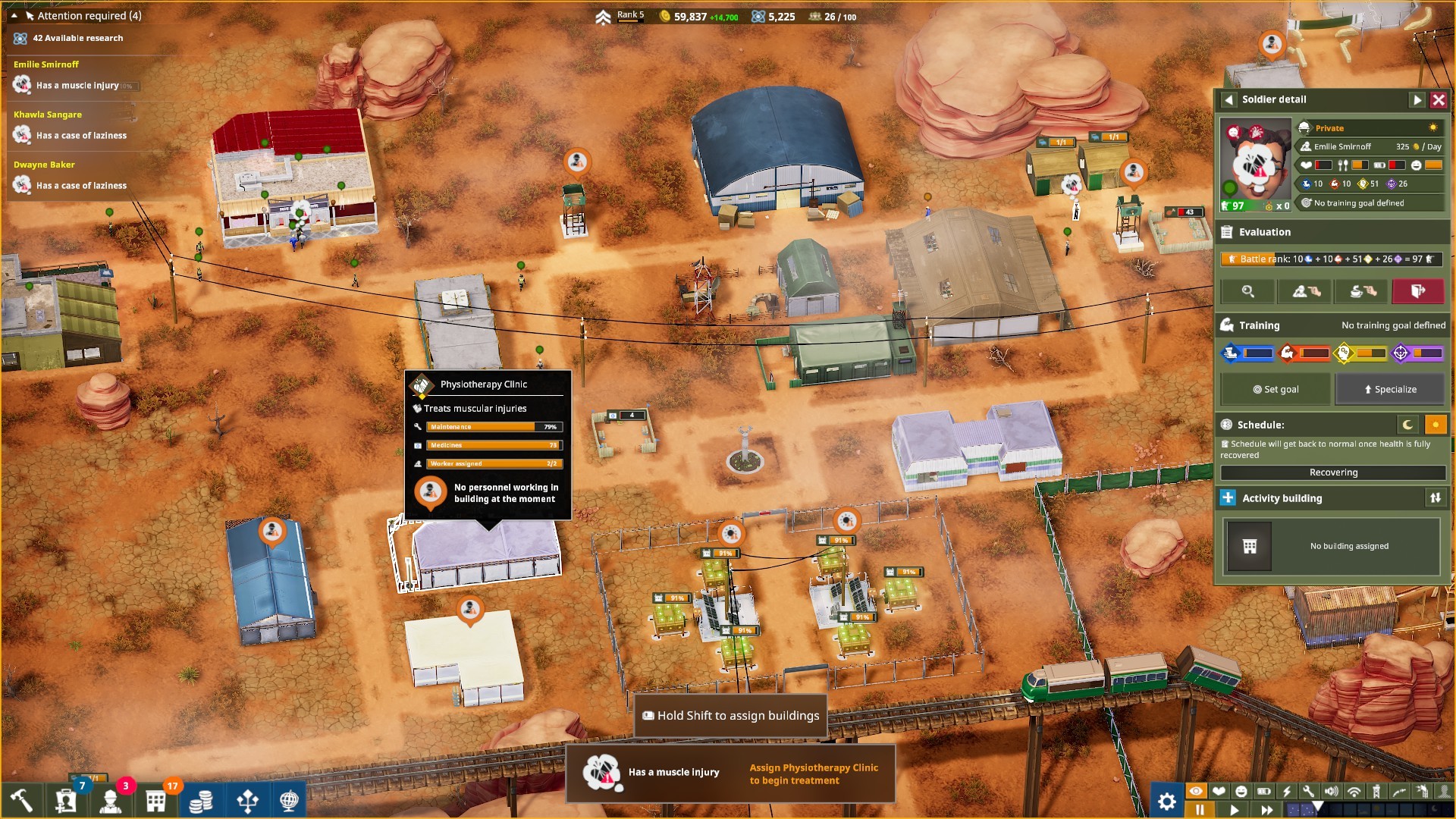Open the finances coins panel

pos(201,800)
